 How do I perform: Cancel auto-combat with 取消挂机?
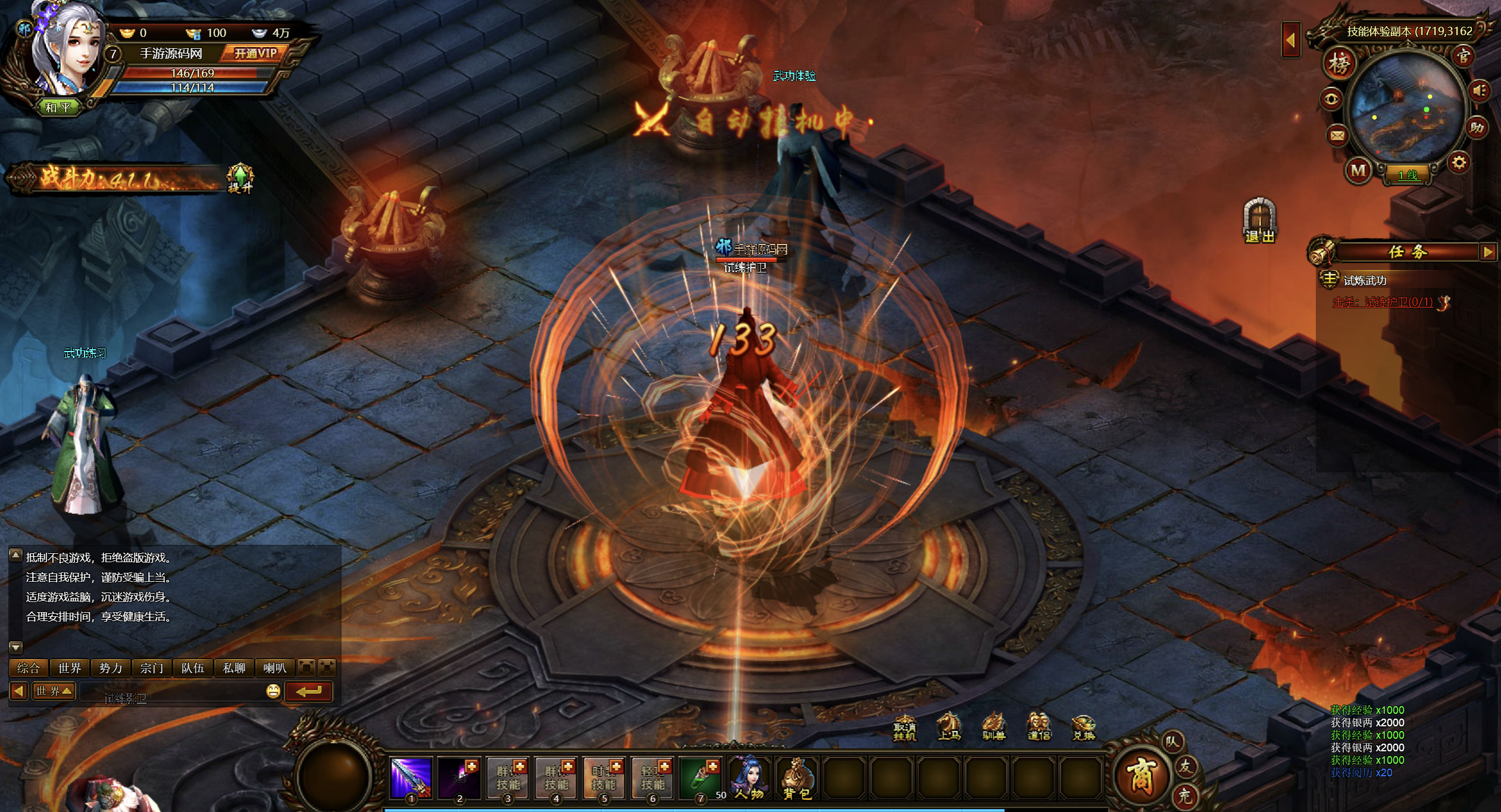point(905,728)
